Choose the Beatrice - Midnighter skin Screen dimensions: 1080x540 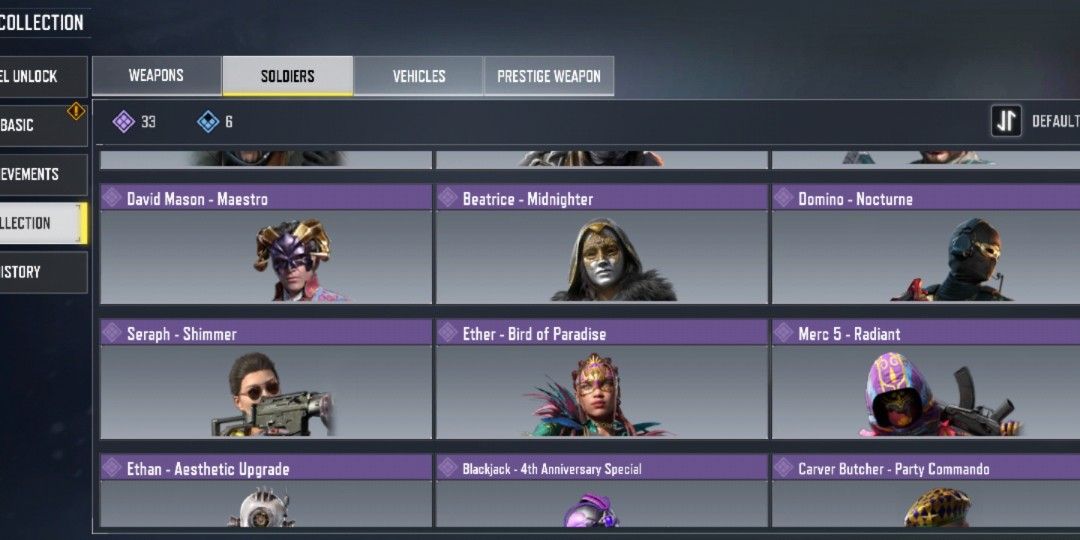pyautogui.click(x=601, y=255)
